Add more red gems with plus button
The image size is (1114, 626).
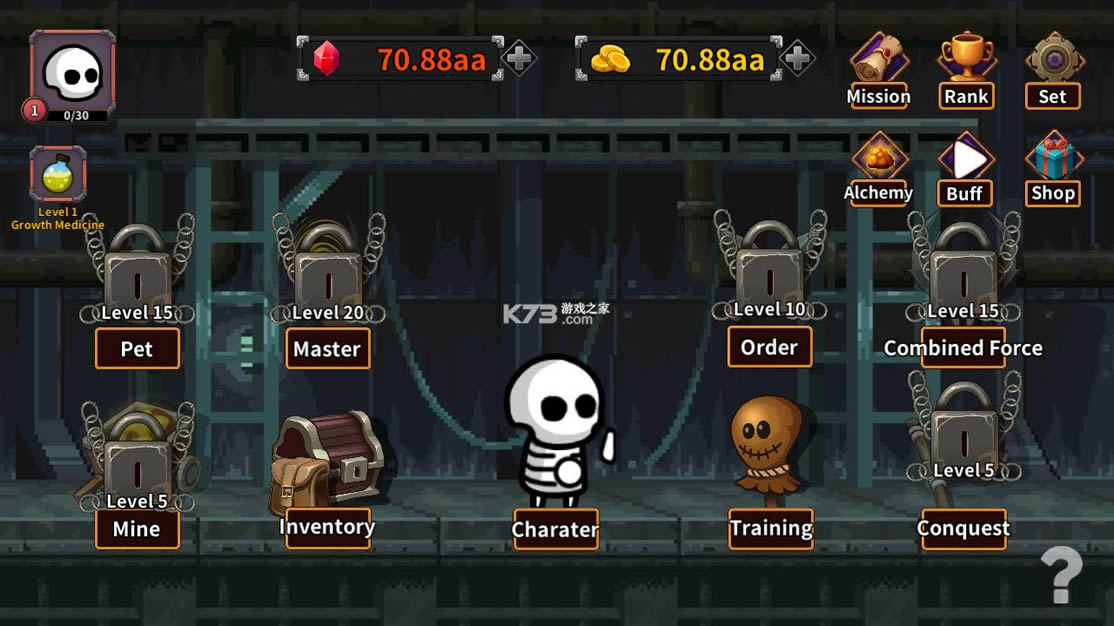click(519, 59)
